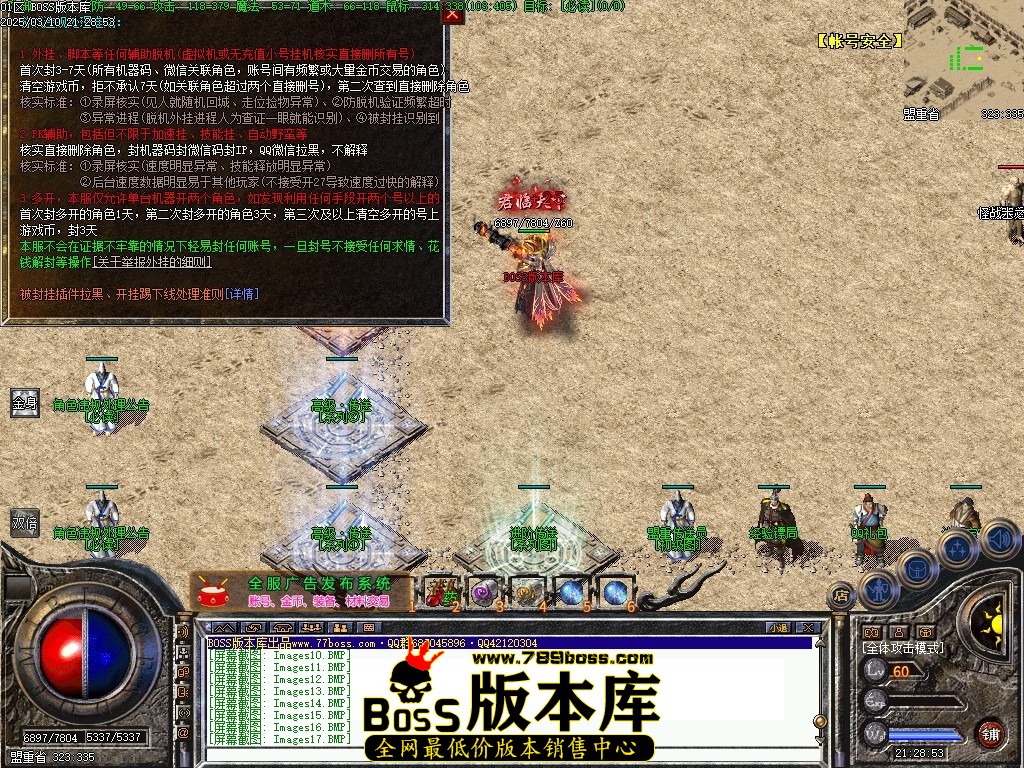Screen dimensions: 1024x768
Task: Use the red potion in quick slot 1
Action: (440, 592)
